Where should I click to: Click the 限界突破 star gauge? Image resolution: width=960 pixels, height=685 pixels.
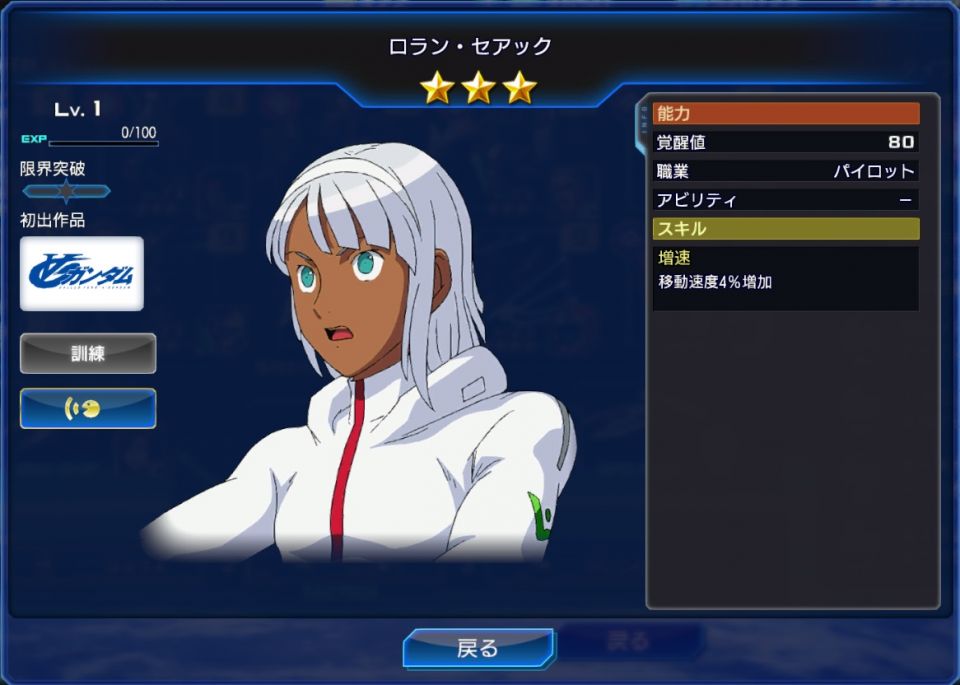66,191
